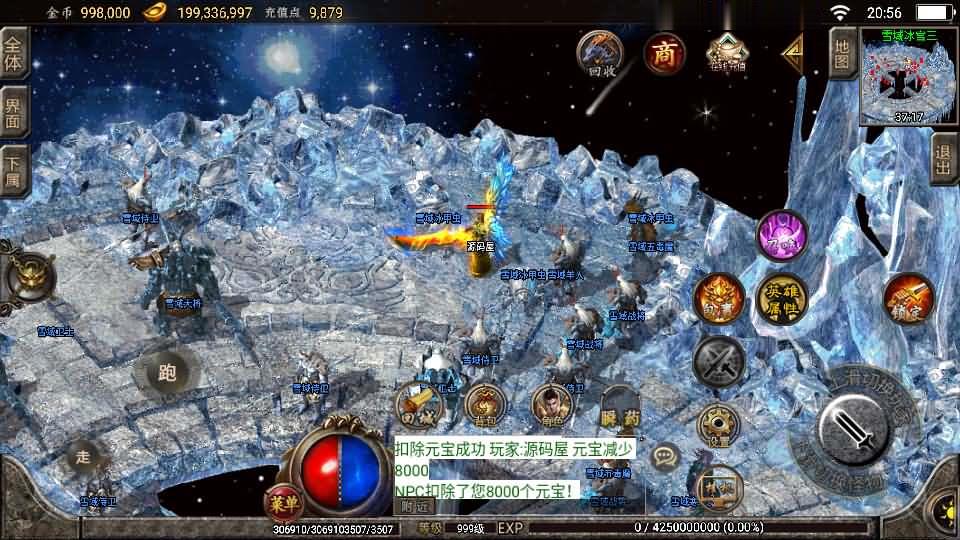The height and width of the screenshot is (540, 960).
Task: Open the online recharge treasure icon
Action: [728, 53]
